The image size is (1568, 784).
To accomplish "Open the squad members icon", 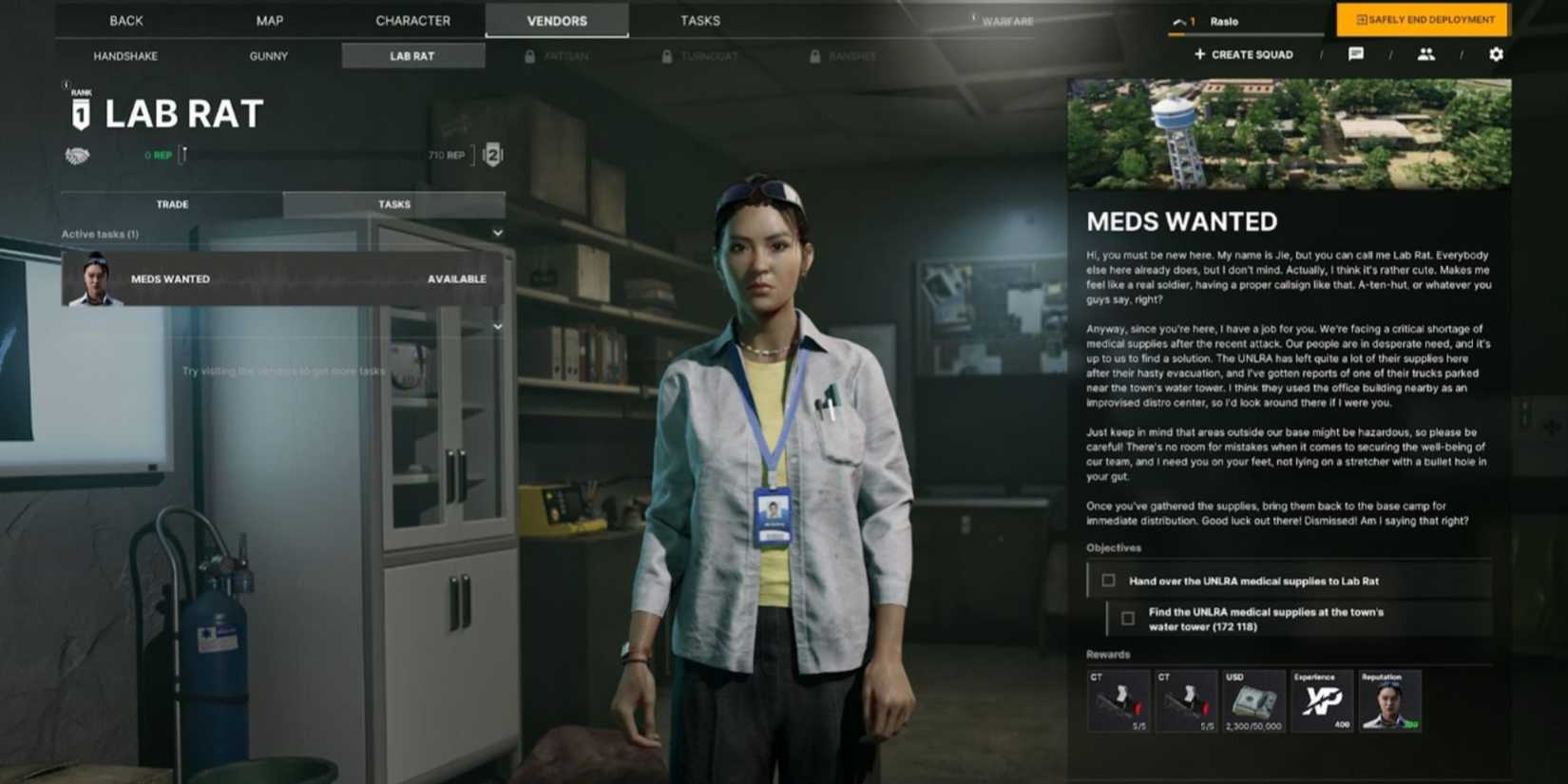I will coord(1427,54).
